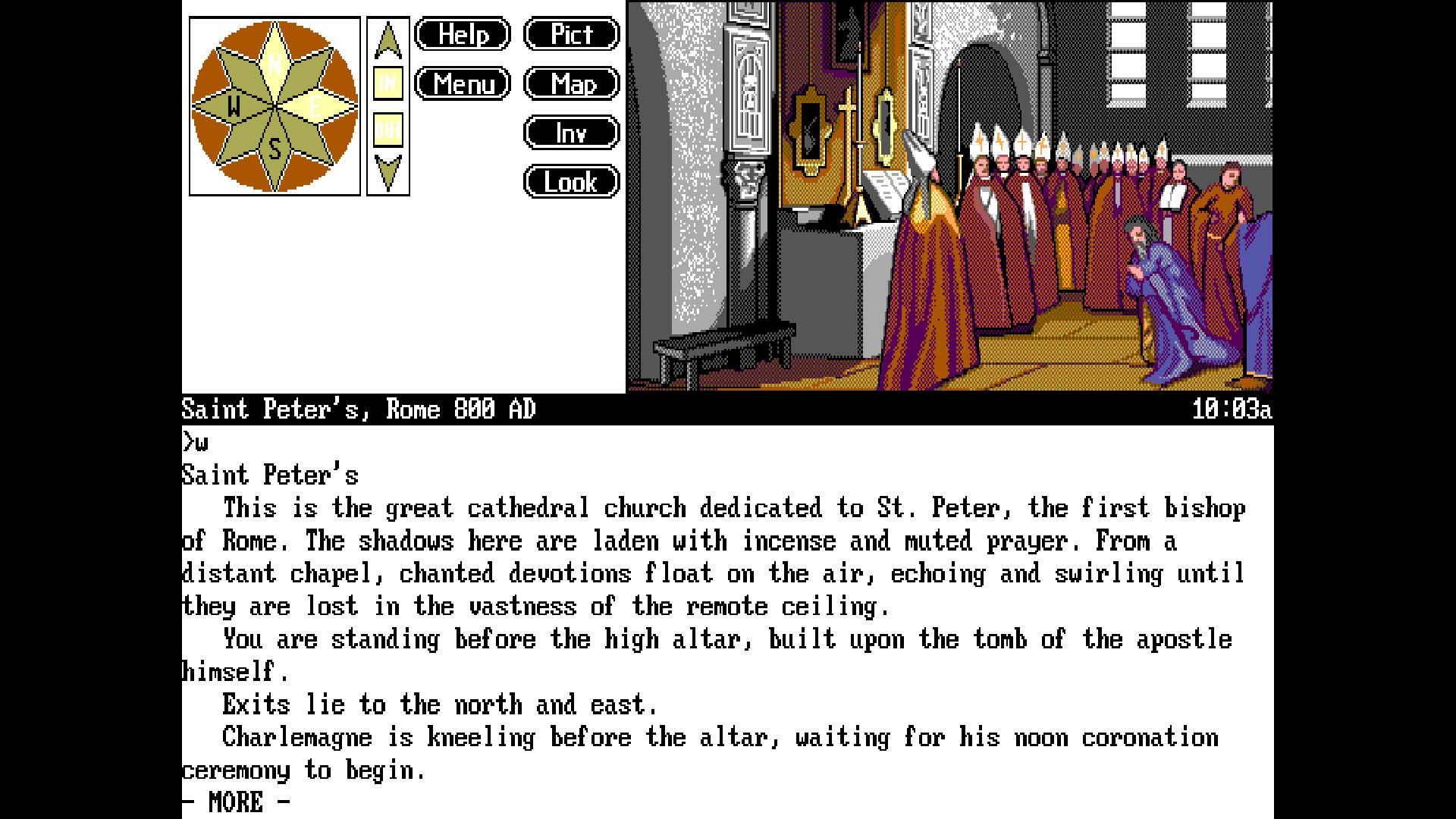
Task: Select the OUT movement button
Action: click(x=388, y=129)
